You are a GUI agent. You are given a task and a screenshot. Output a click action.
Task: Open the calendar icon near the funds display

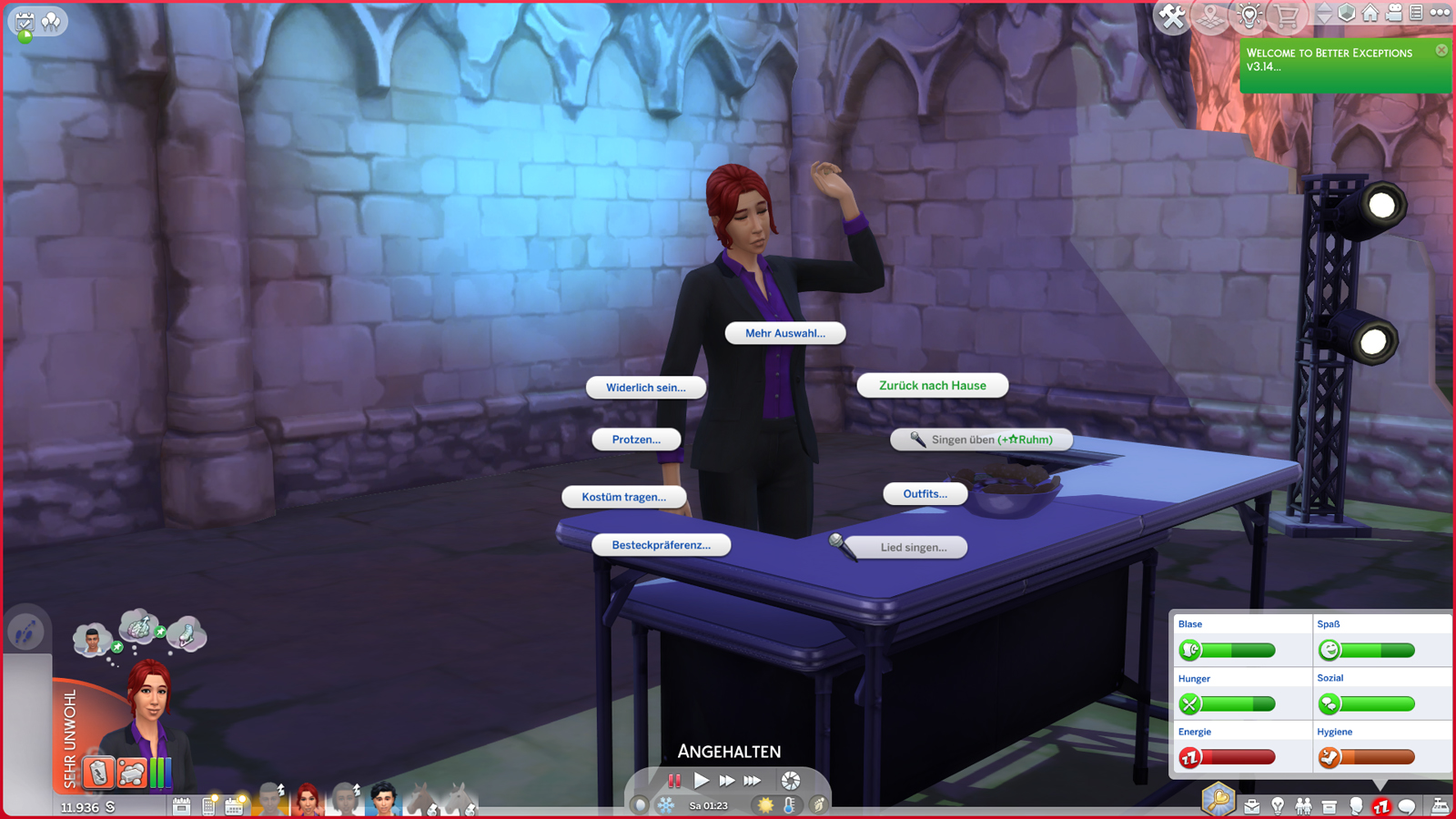pos(235,805)
